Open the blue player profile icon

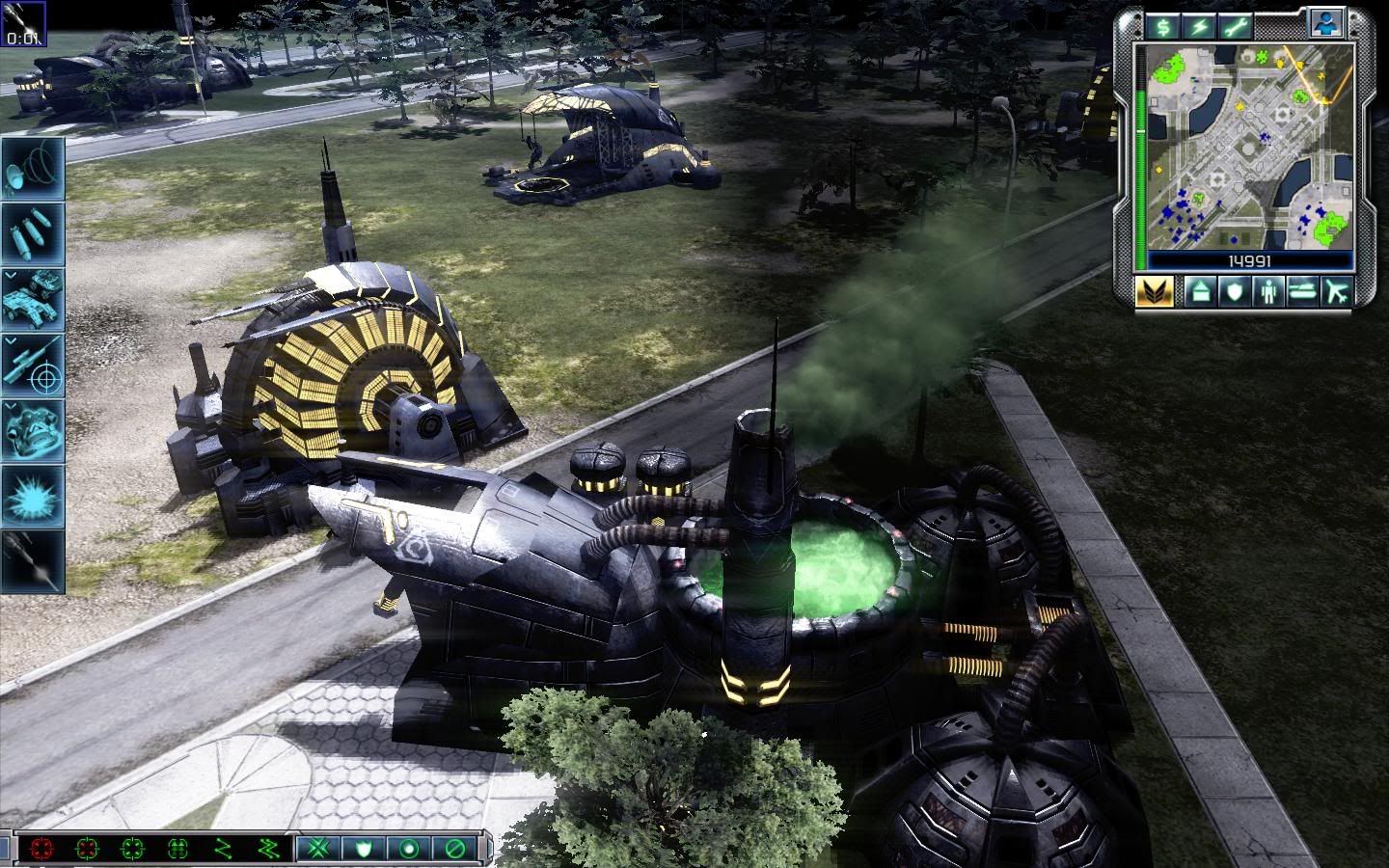tap(1328, 23)
